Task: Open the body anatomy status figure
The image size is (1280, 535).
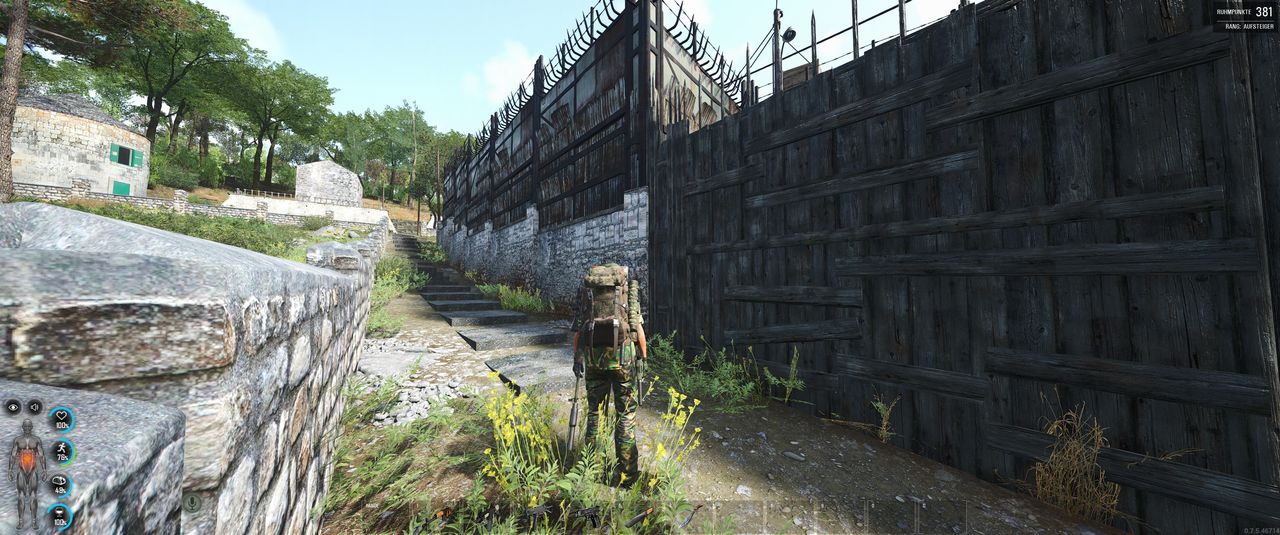Action: 27,473
